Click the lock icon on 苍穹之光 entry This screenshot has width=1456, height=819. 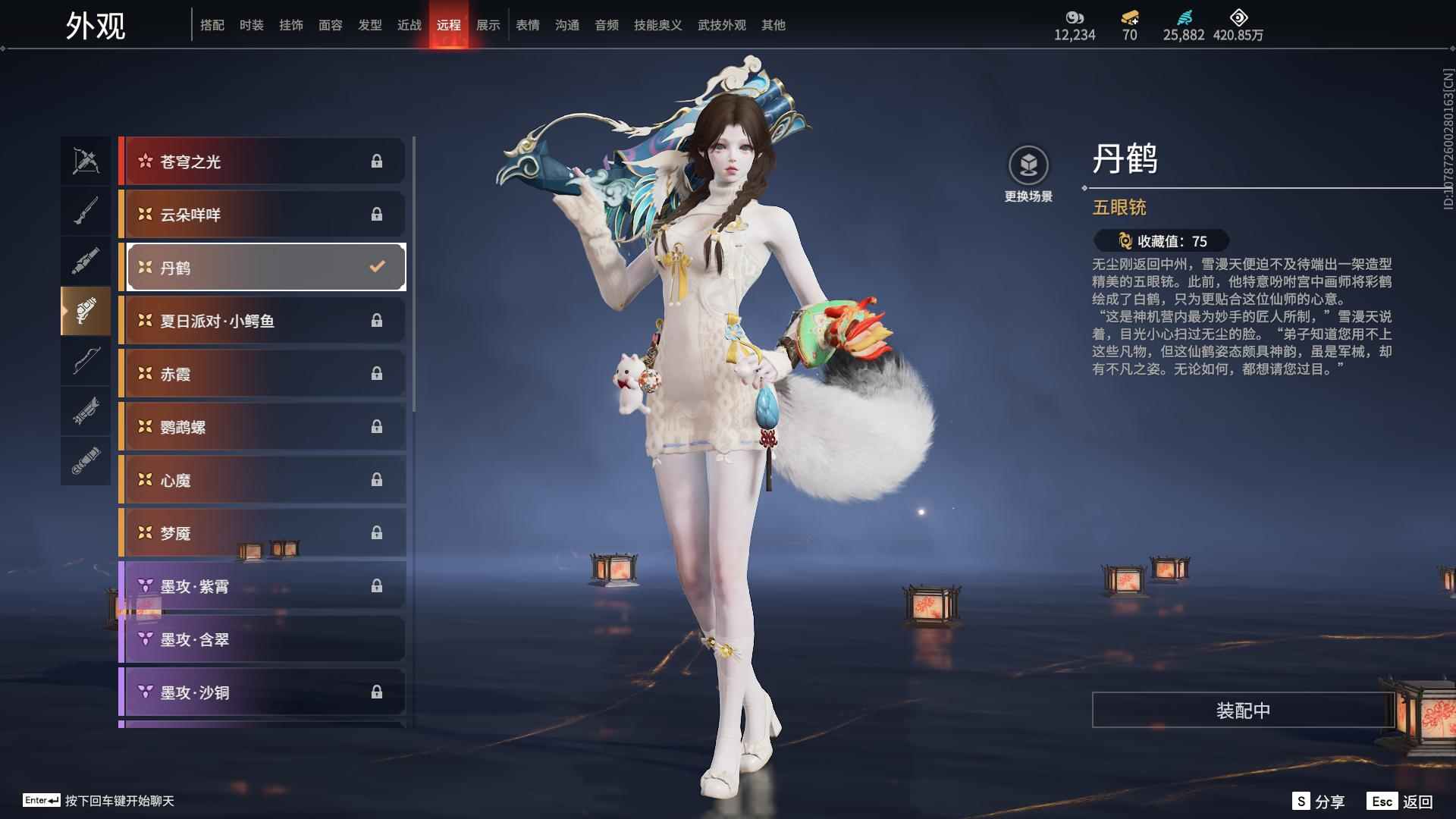pyautogui.click(x=377, y=162)
